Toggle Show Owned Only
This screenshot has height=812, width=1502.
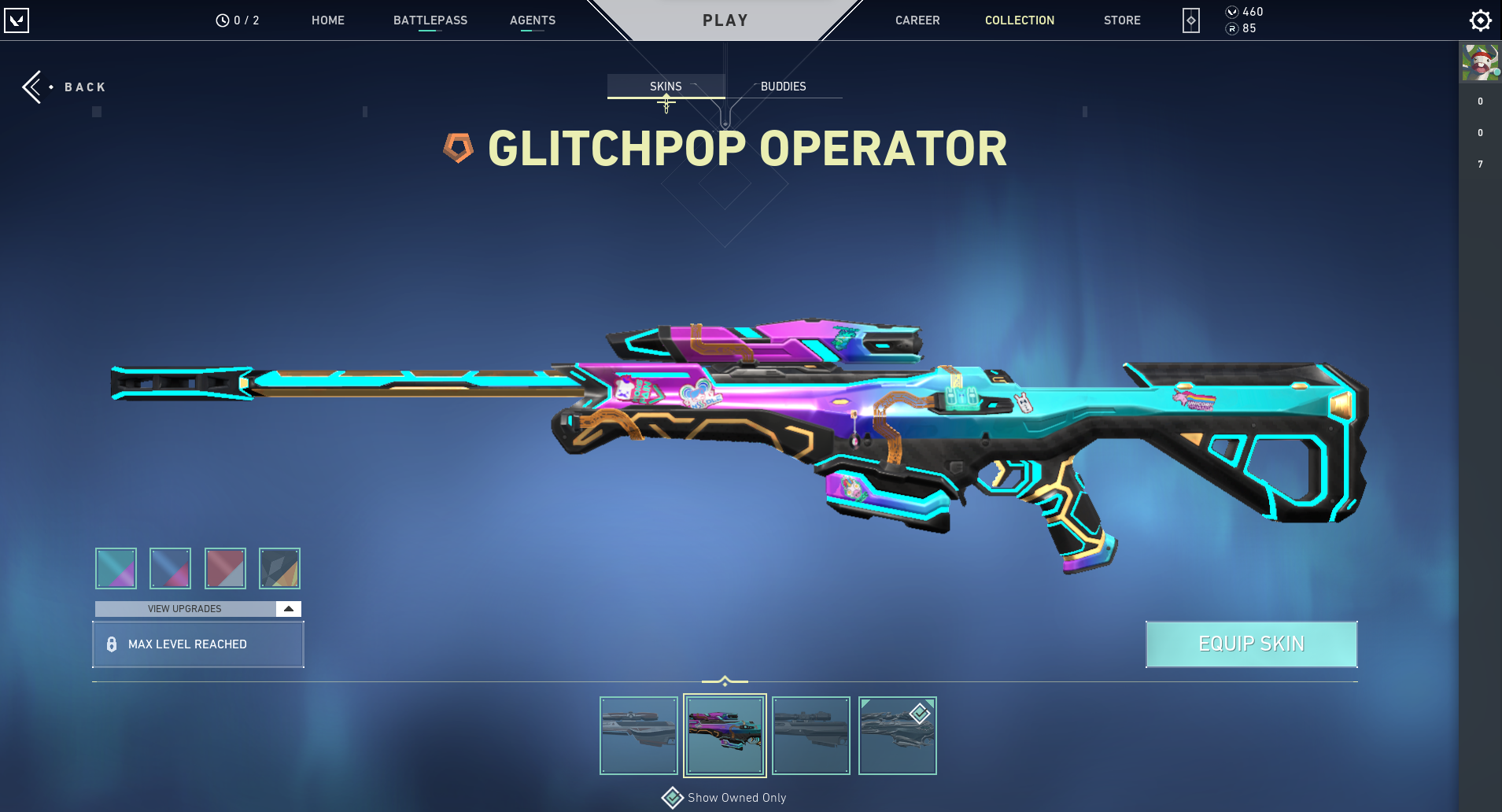click(673, 797)
